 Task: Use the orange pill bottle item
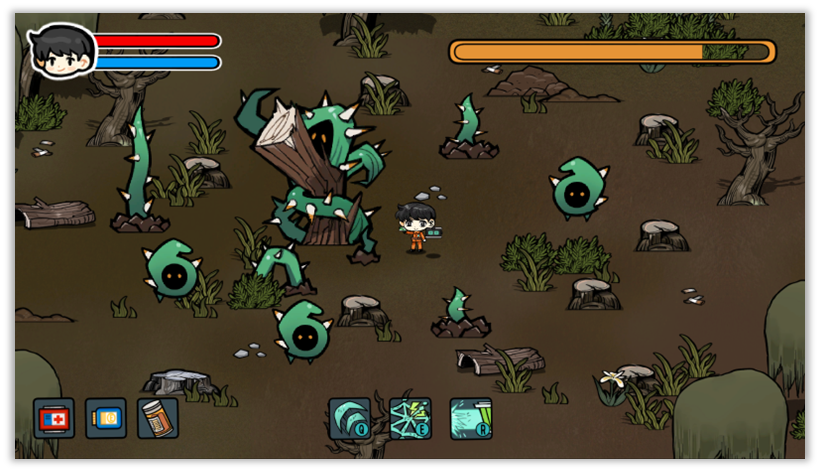pyautogui.click(x=158, y=418)
